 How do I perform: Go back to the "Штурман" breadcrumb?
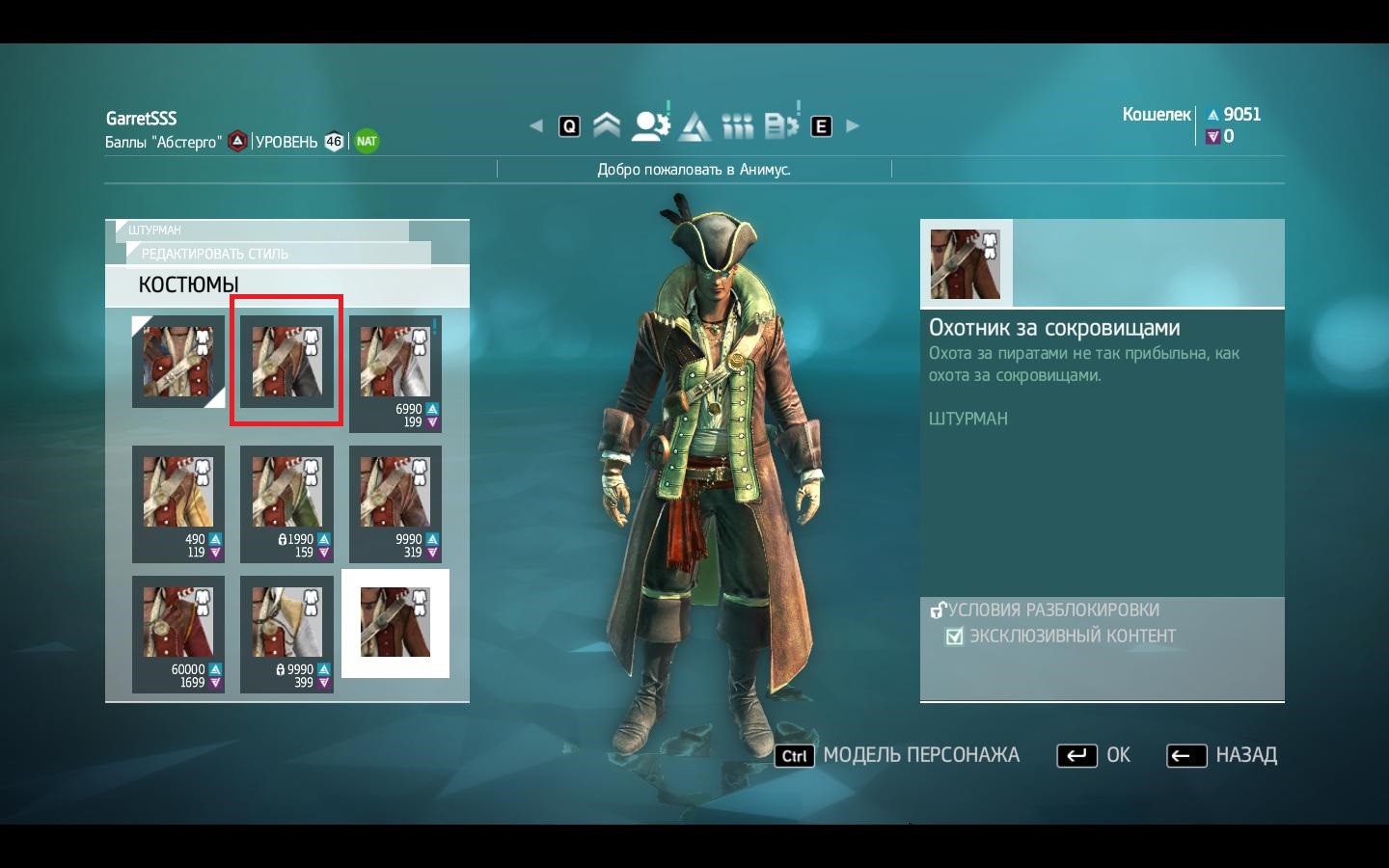155,231
